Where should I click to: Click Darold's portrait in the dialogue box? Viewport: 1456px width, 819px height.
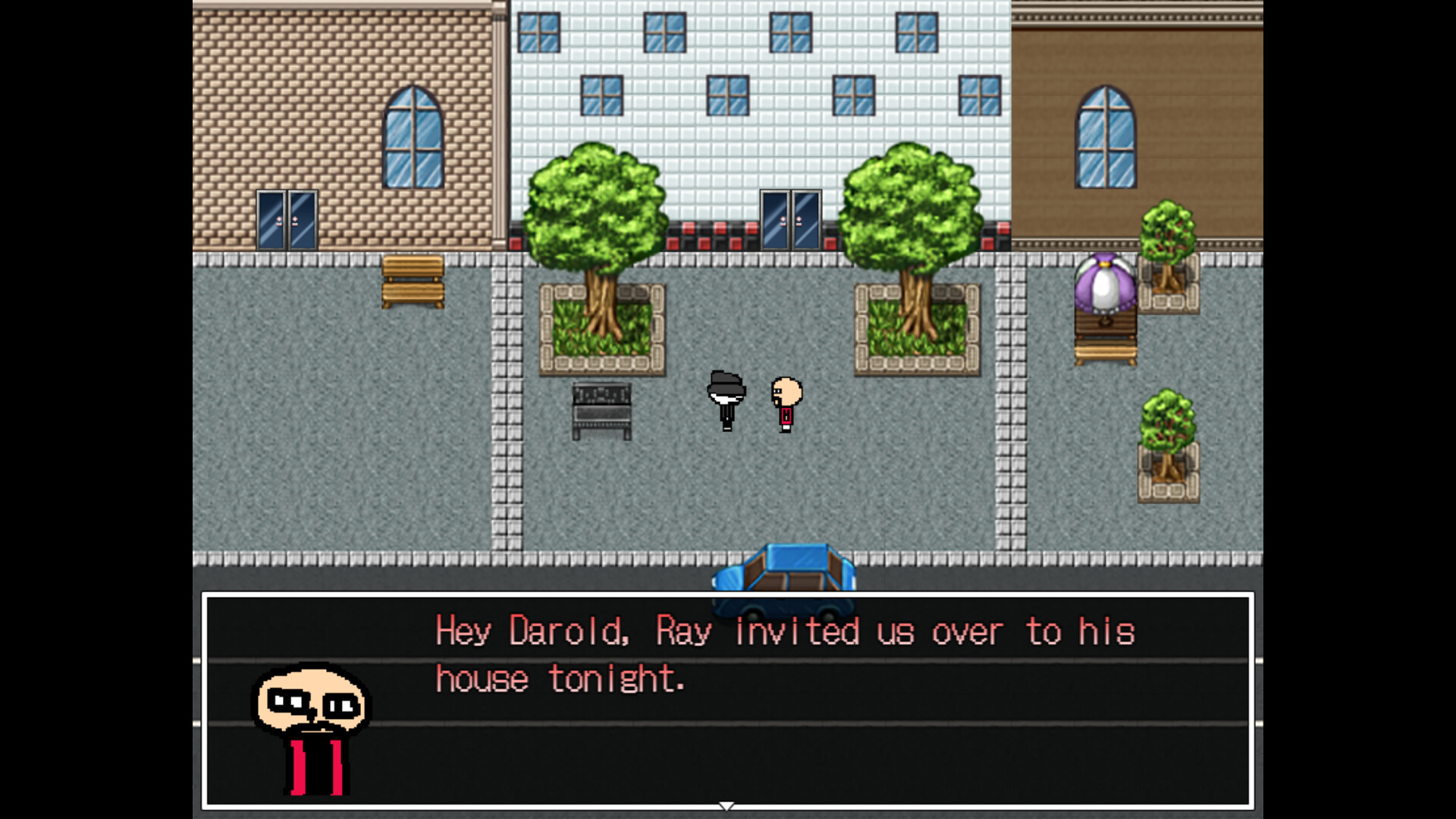click(311, 720)
